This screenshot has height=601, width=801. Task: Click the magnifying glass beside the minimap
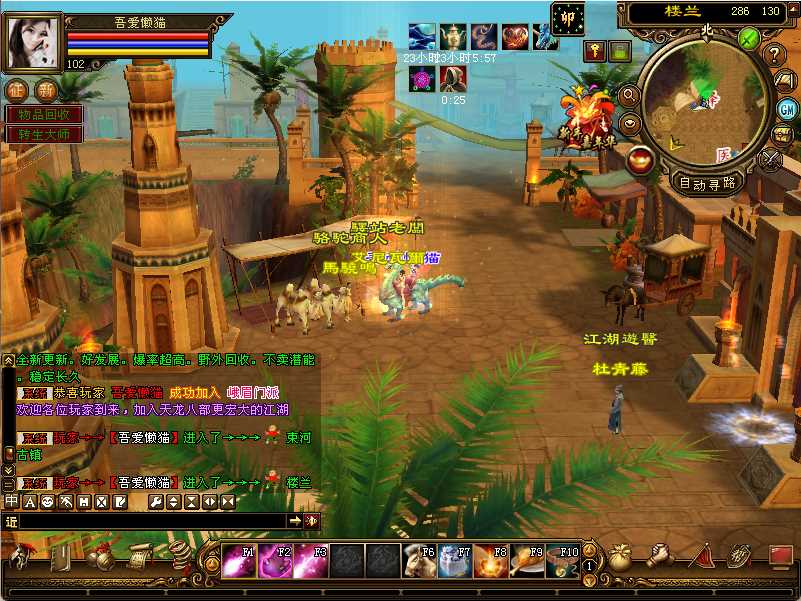point(630,95)
